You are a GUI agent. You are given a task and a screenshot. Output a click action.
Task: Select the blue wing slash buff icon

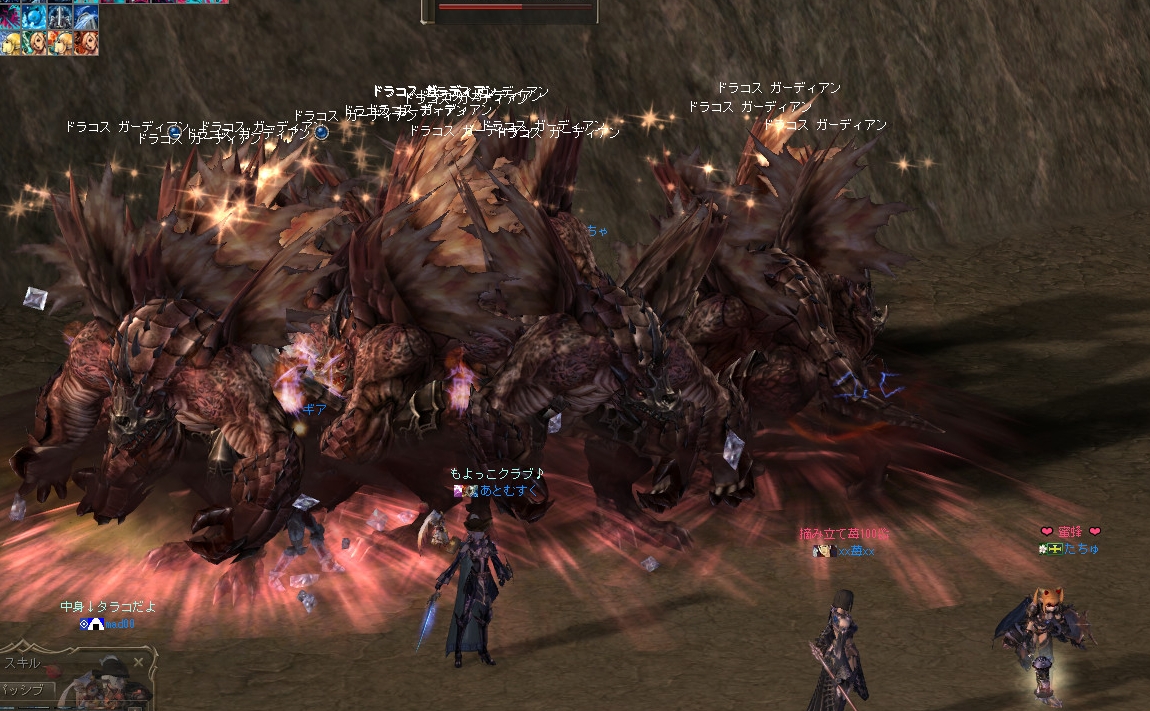pyautogui.click(x=86, y=16)
